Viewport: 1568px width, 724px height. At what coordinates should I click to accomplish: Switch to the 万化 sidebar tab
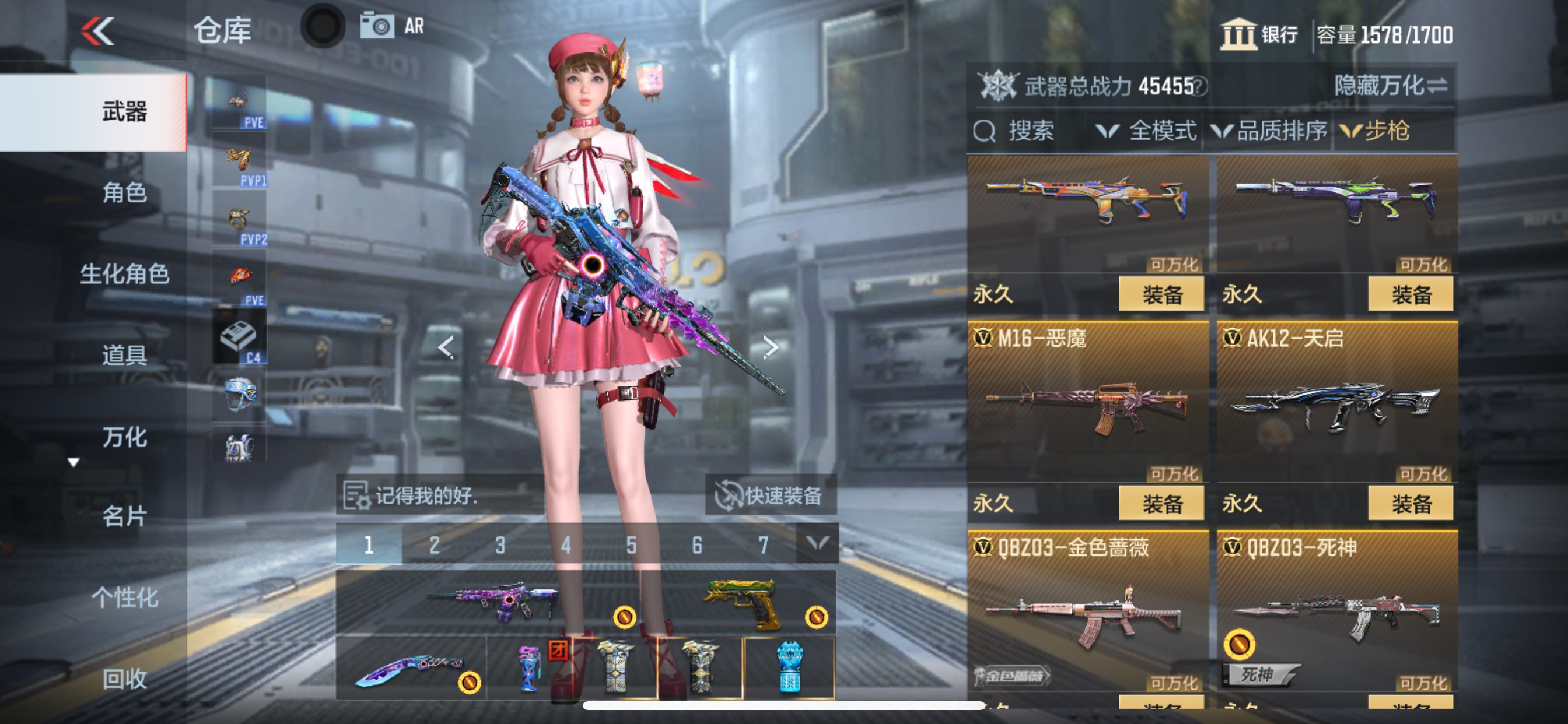coord(125,437)
